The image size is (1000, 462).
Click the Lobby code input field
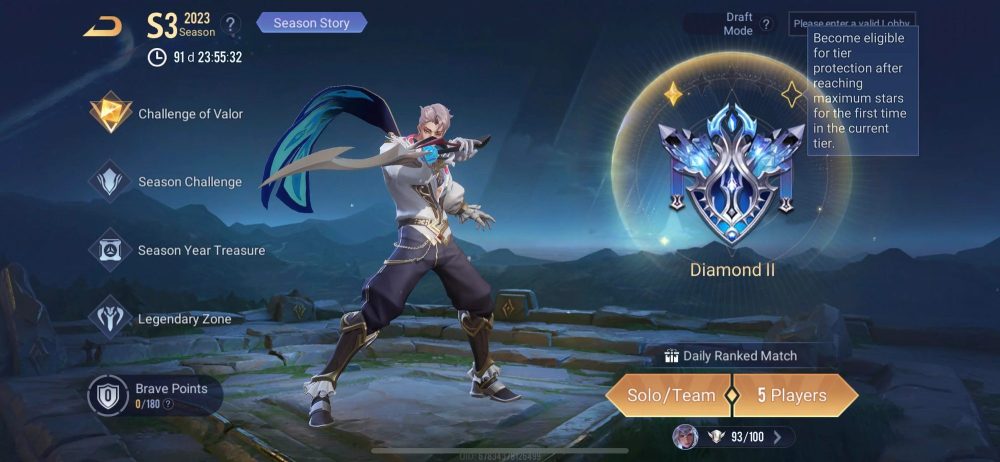tap(850, 22)
